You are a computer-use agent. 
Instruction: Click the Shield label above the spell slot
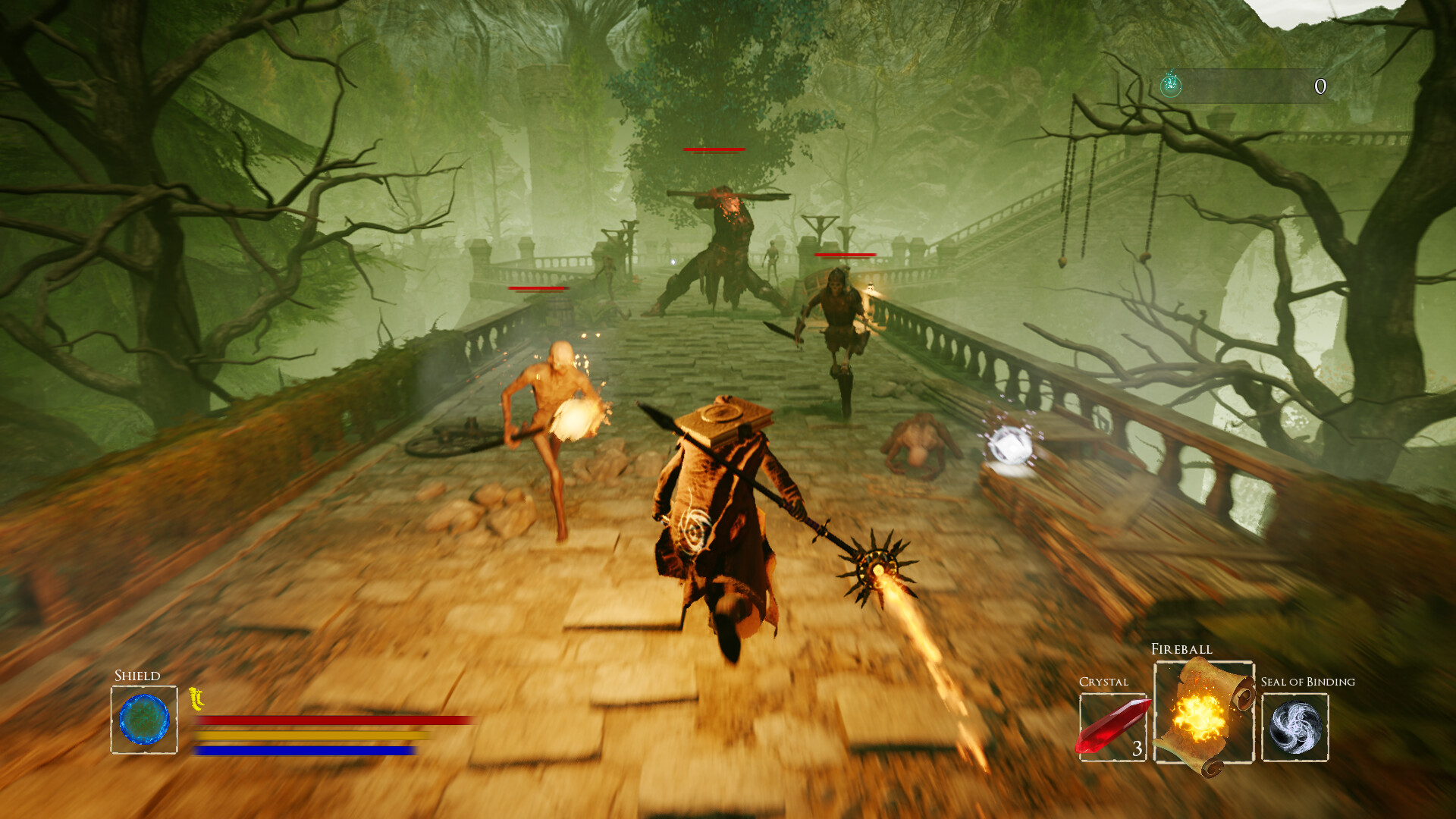coord(137,675)
